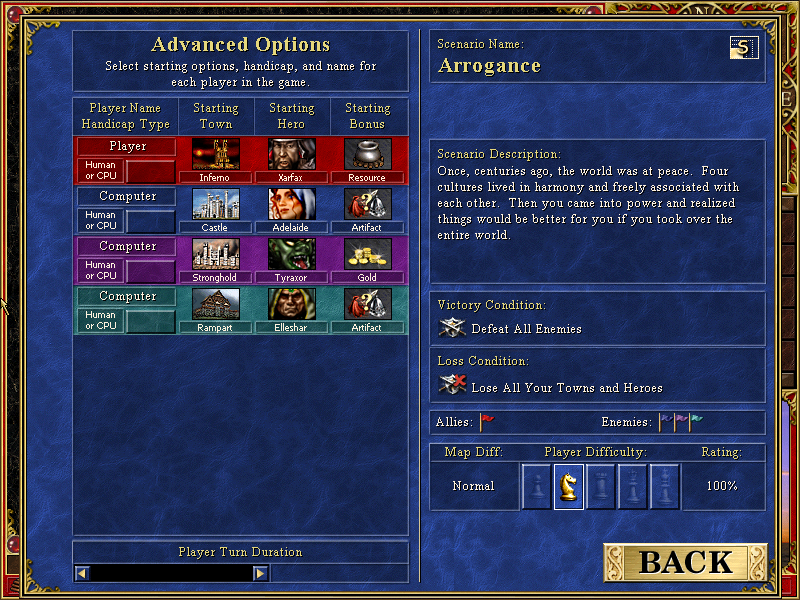Click the turn duration right arrow

pyautogui.click(x=260, y=573)
